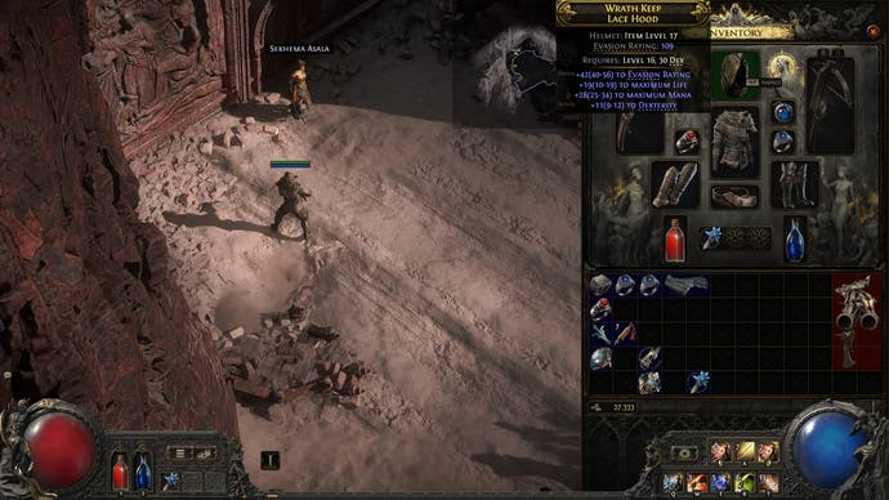Use the red life flask on HUD
The height and width of the screenshot is (500, 889).
pos(120,471)
